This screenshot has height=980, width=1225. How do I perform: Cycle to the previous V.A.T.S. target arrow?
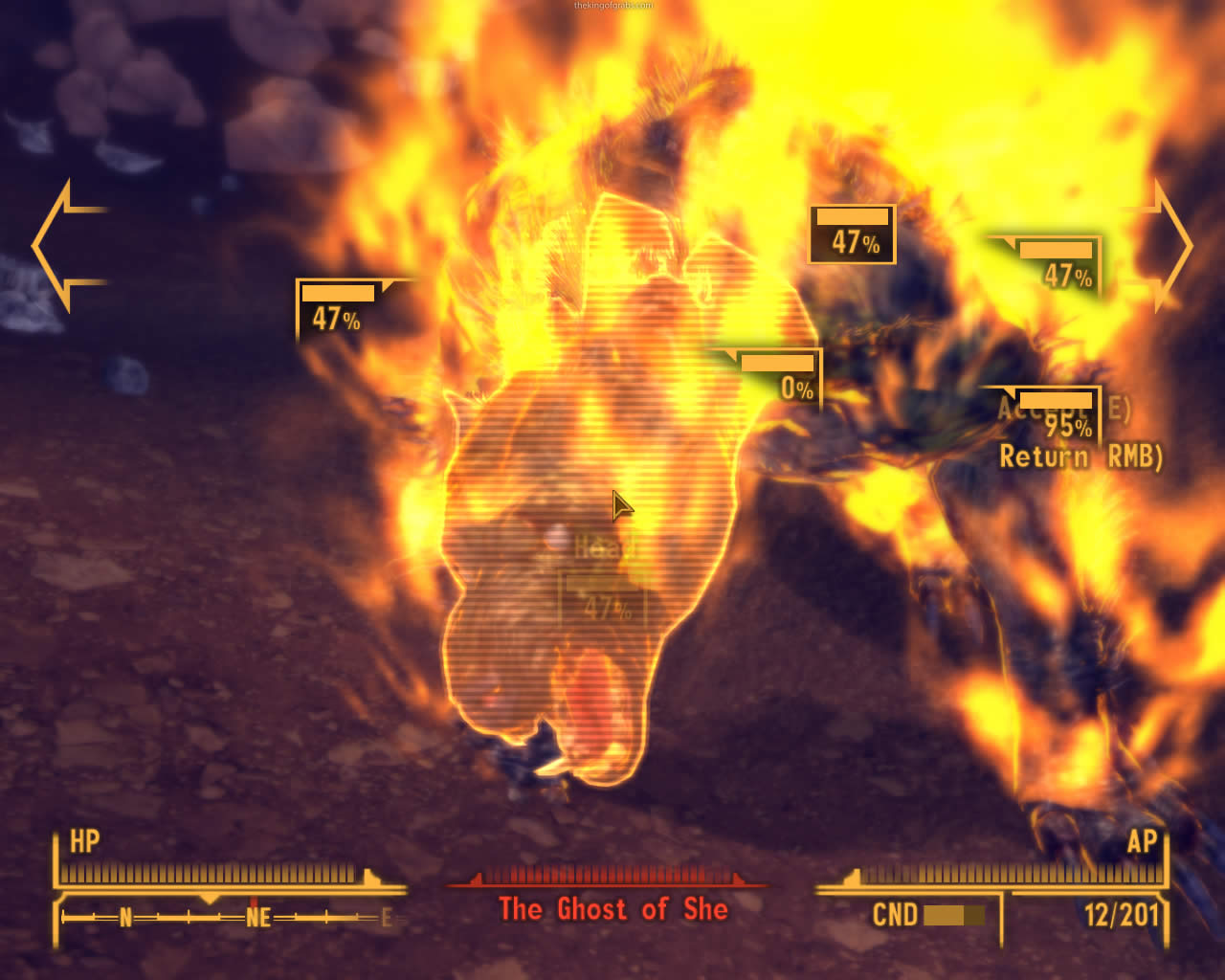[65, 247]
